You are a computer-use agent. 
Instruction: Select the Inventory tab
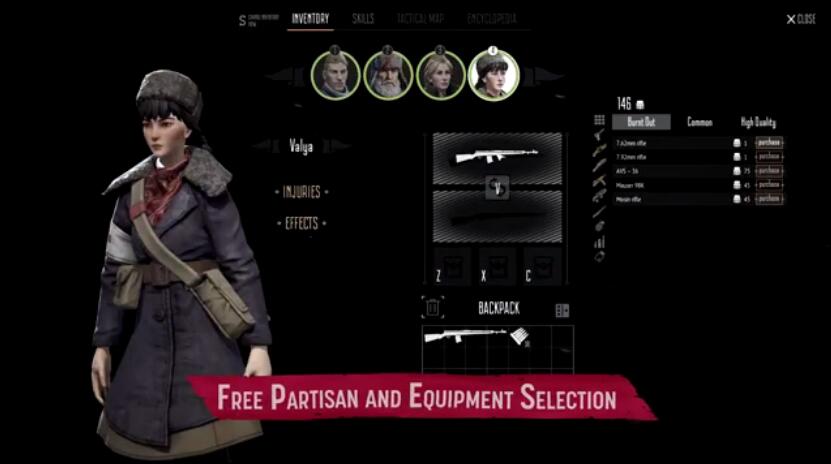tap(310, 19)
